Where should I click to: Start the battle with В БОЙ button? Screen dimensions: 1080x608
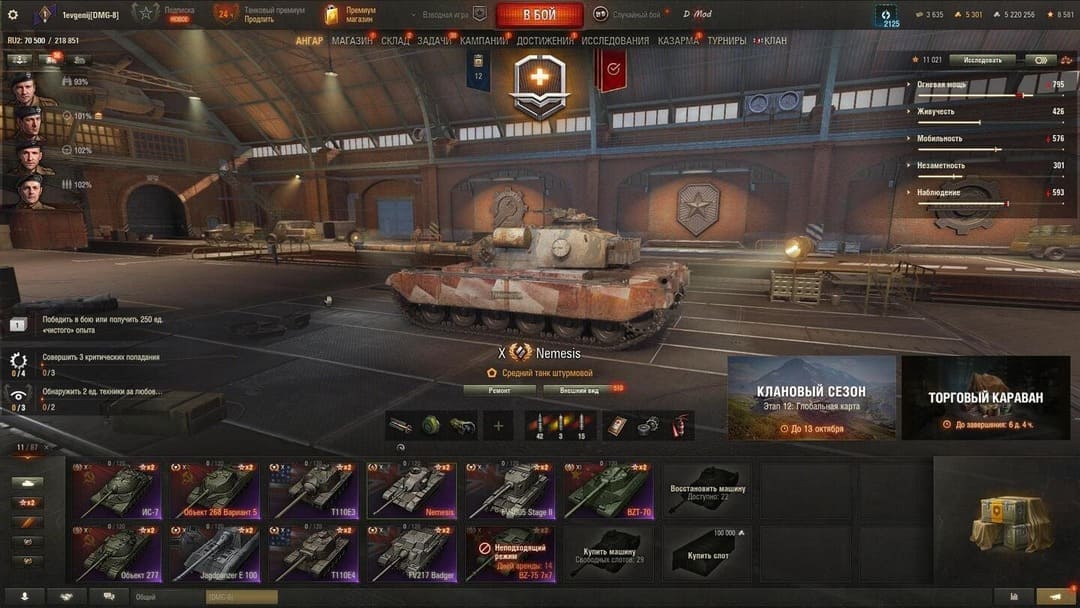click(539, 15)
